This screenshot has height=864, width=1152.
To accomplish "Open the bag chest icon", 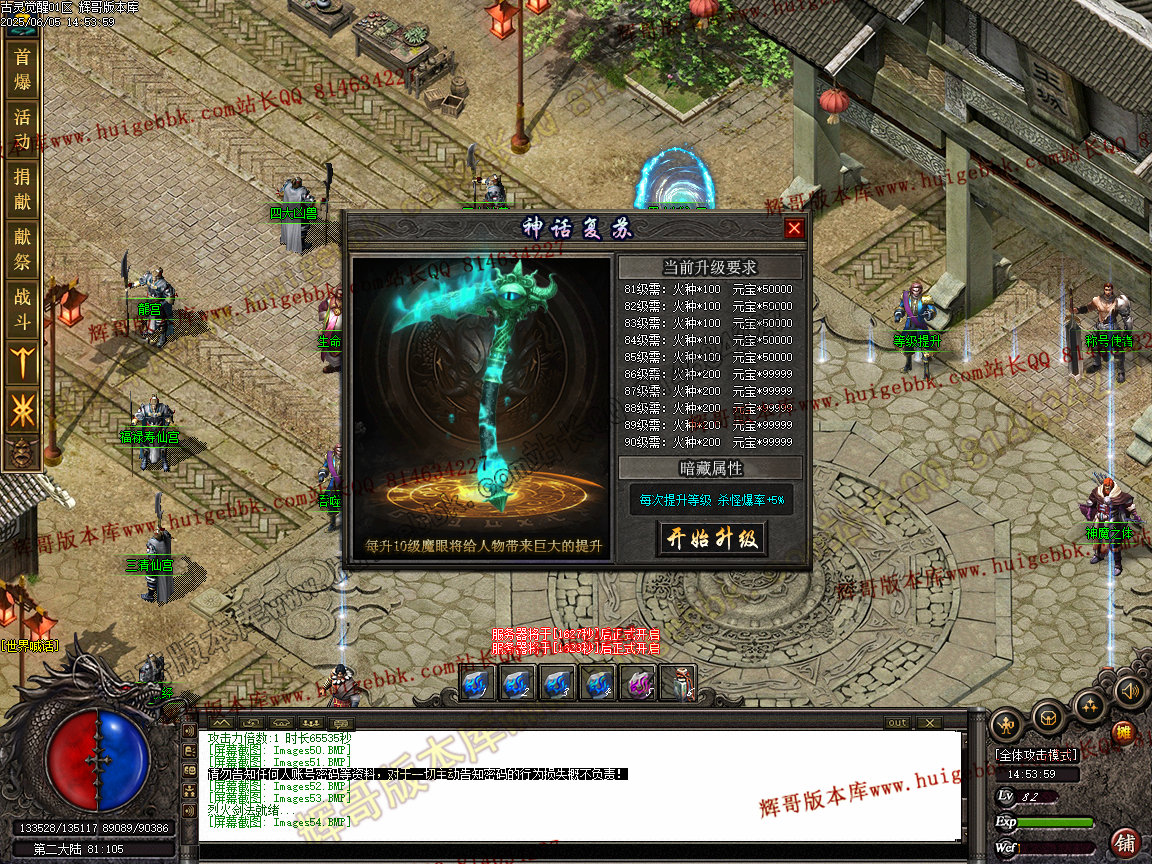I will tap(1048, 717).
